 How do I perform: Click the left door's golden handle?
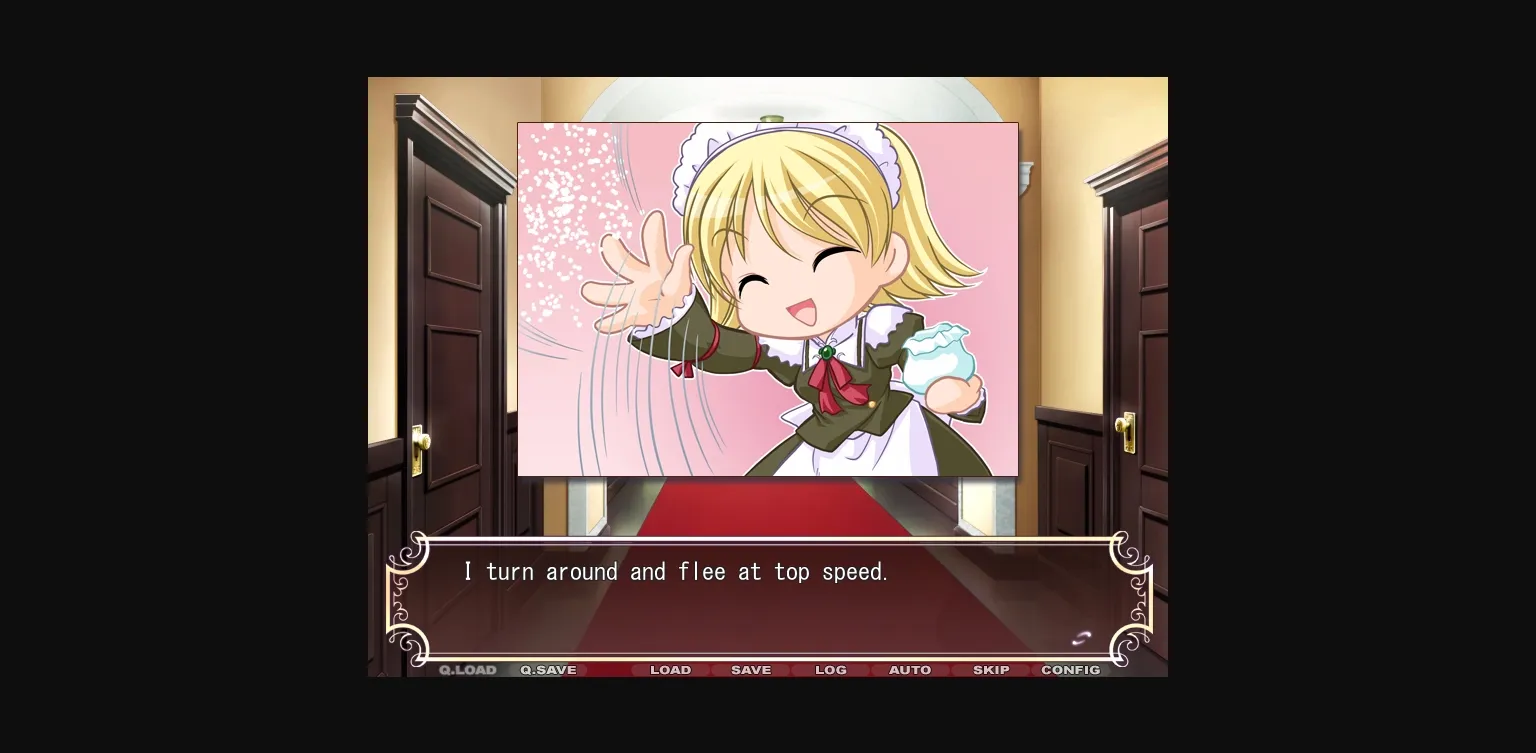[421, 443]
